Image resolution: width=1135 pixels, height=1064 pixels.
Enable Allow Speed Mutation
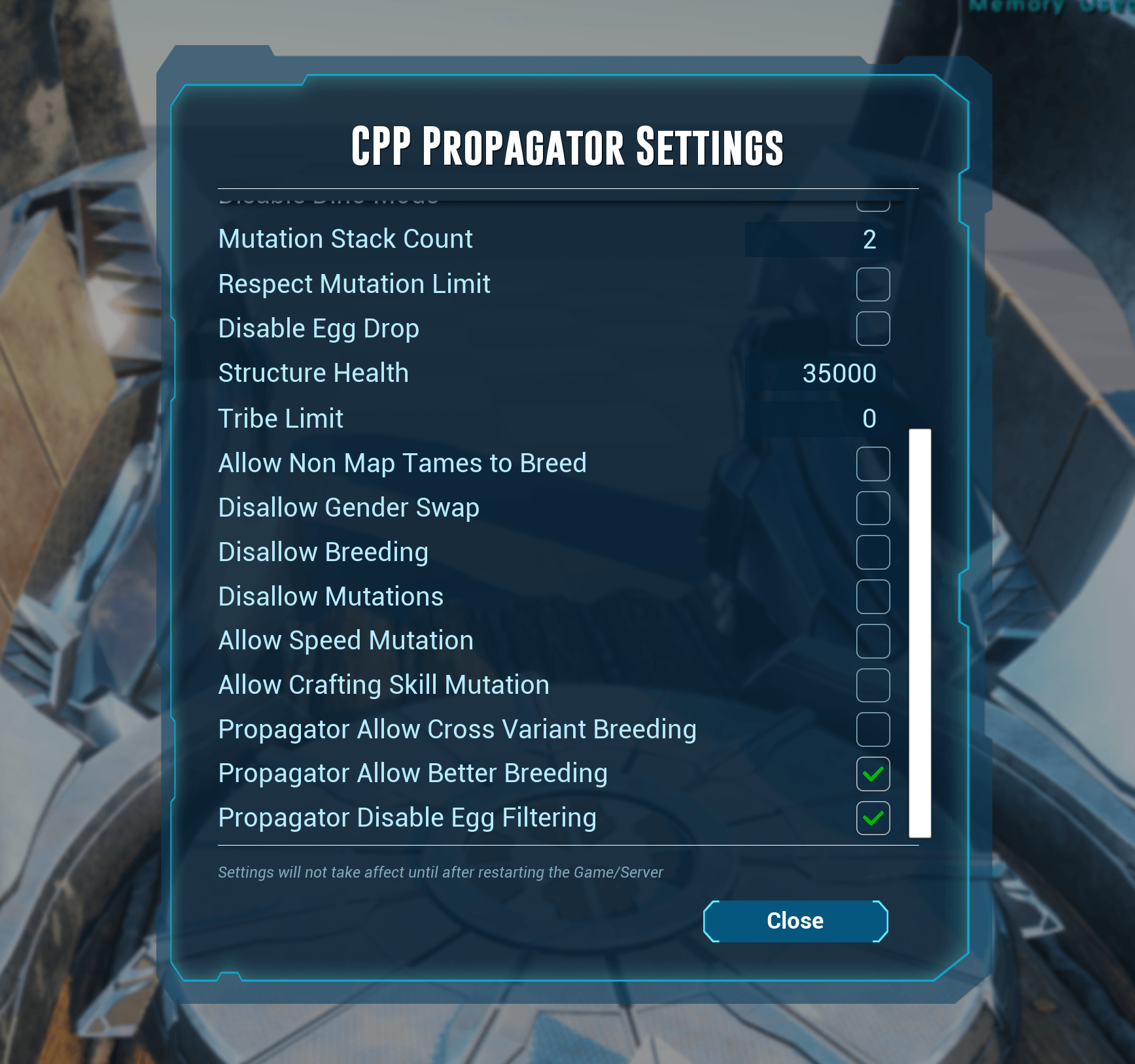click(873, 642)
